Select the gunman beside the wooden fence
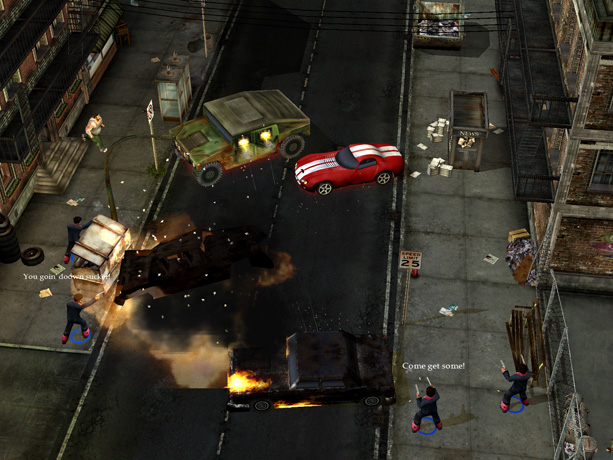The width and height of the screenshot is (613, 460). [x=516, y=387]
